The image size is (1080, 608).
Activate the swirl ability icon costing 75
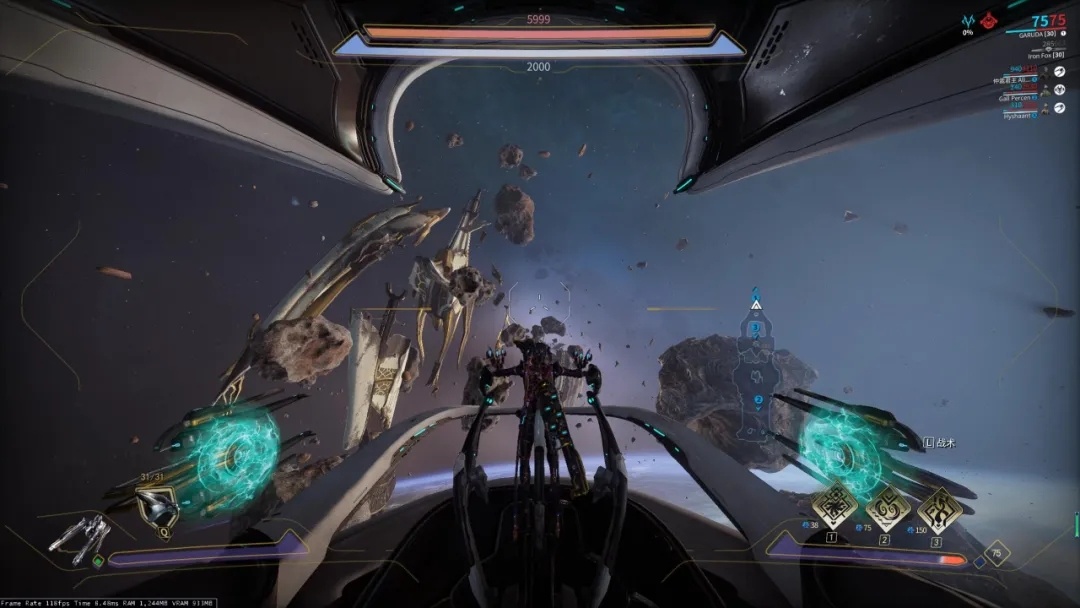pos(886,507)
